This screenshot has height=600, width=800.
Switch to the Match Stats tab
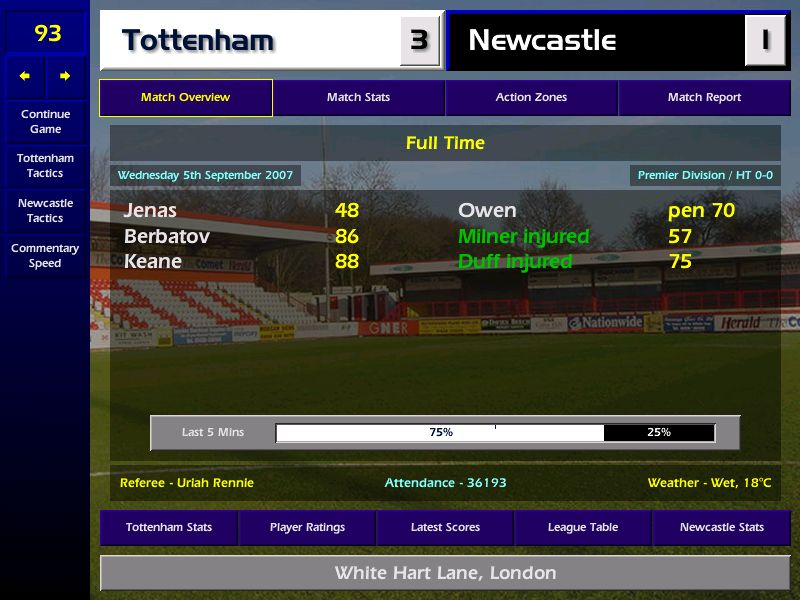(358, 98)
